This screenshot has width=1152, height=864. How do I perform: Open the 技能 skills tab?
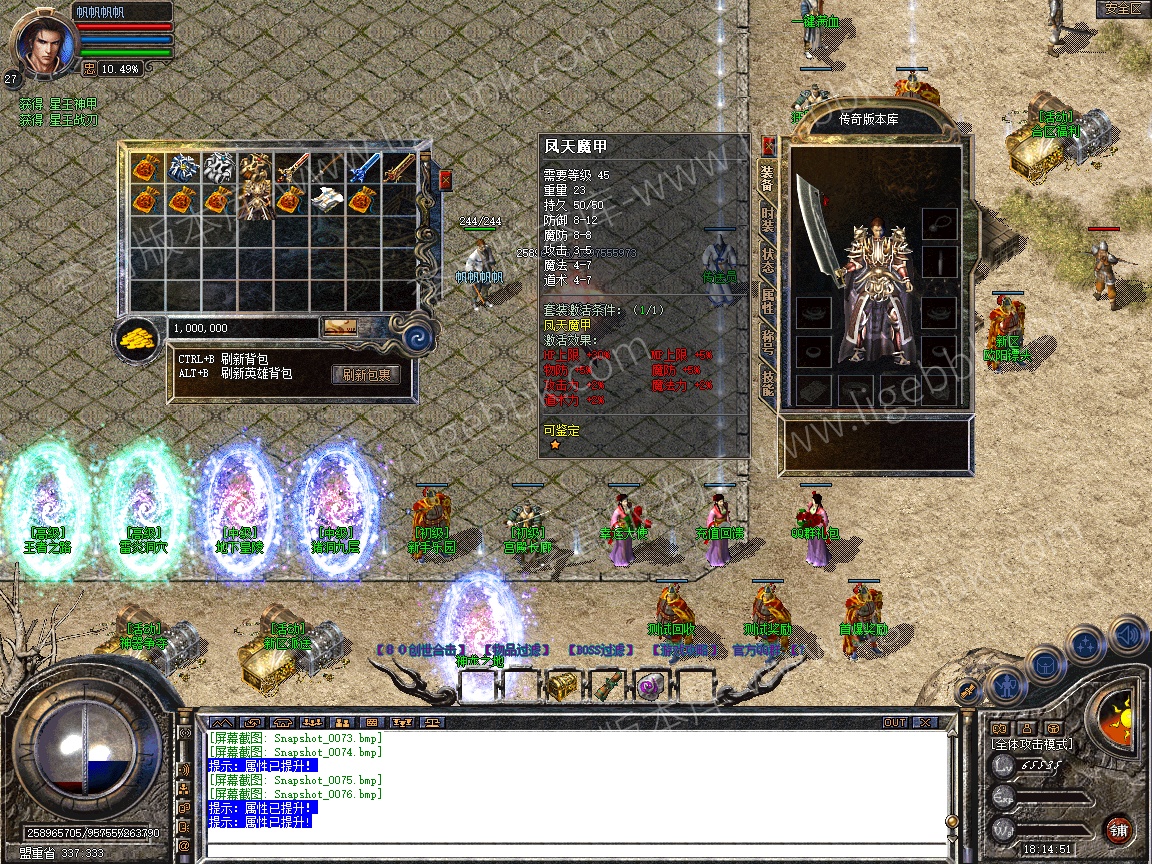[x=767, y=383]
